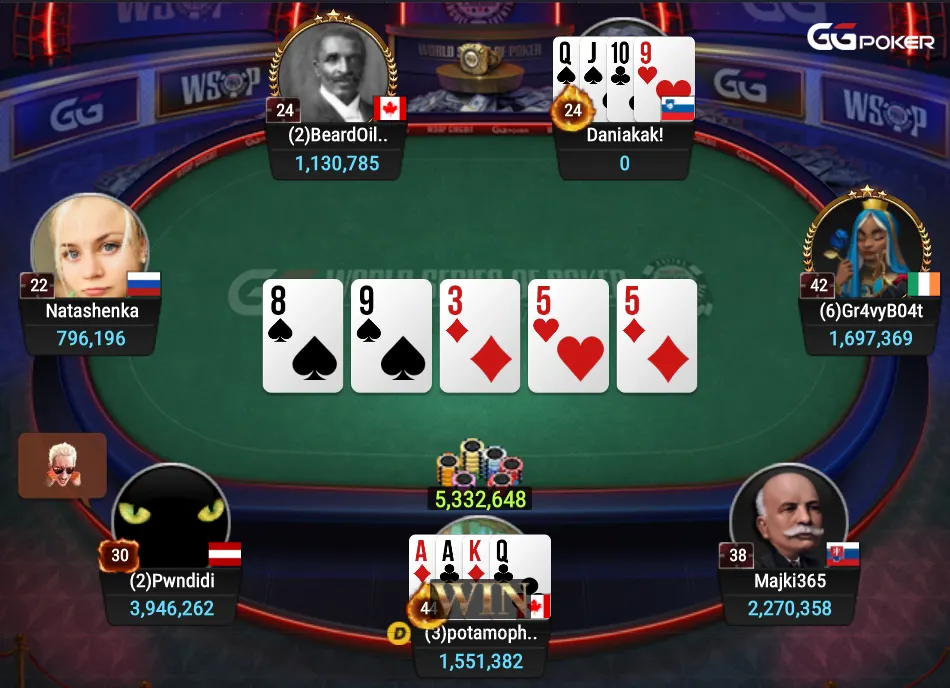Click Pwndidi's black cat avatar
The image size is (950, 688).
170,518
